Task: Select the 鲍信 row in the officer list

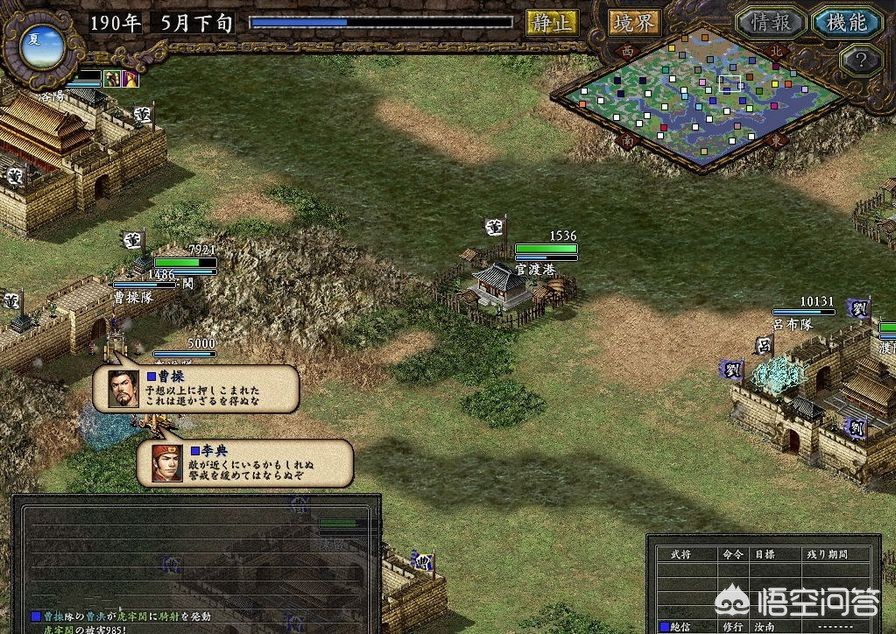Action: 682,627
